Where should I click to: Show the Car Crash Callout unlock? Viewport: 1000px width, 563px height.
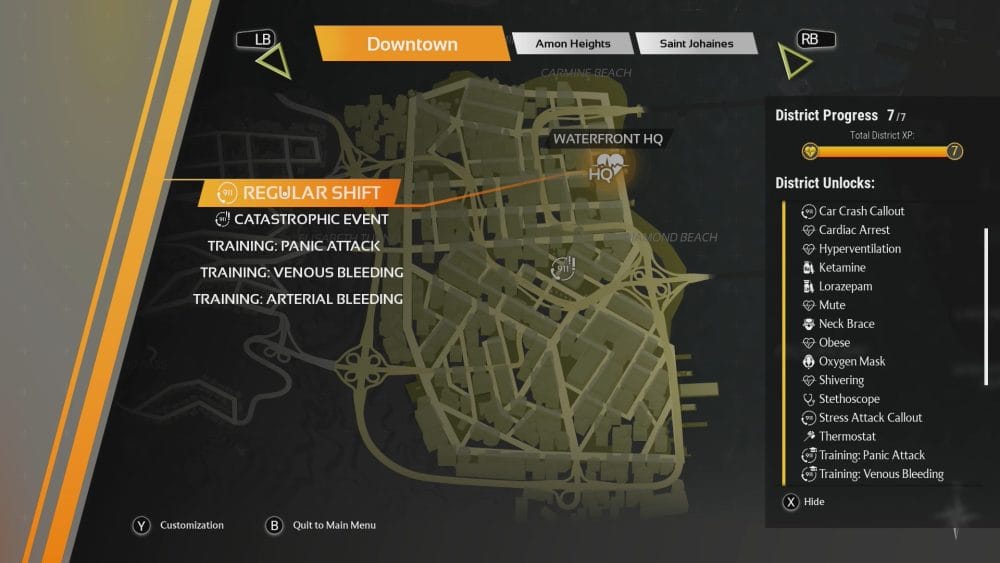click(861, 211)
